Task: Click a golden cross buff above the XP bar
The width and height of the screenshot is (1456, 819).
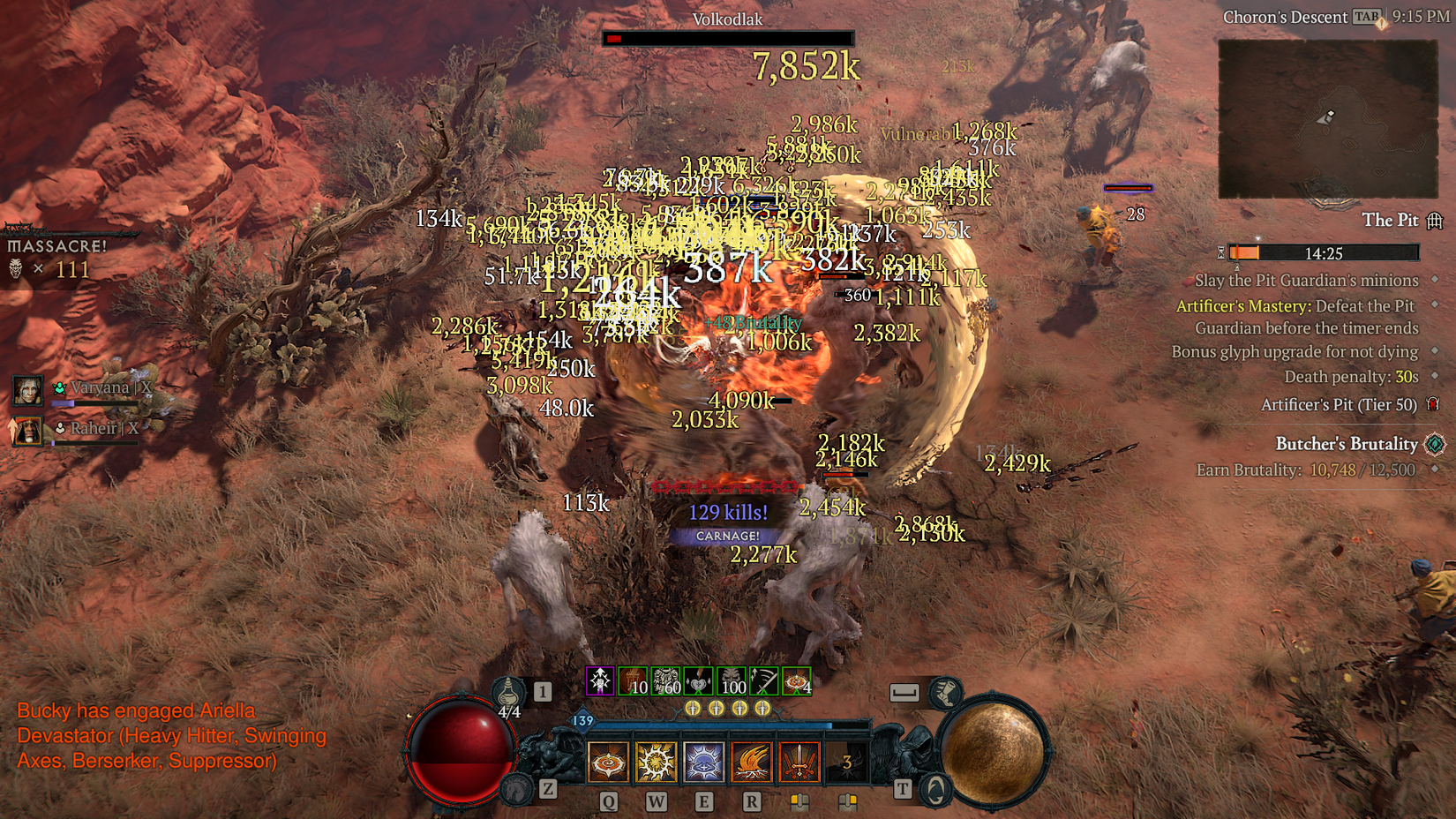Action: tap(694, 706)
